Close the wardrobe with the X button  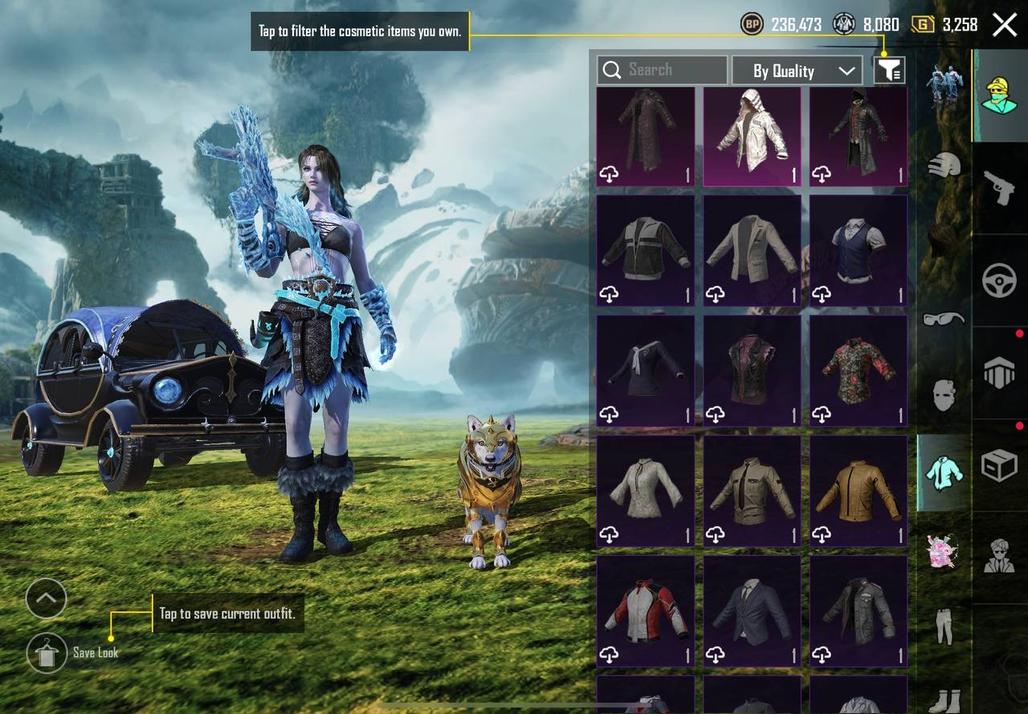pos(1004,25)
